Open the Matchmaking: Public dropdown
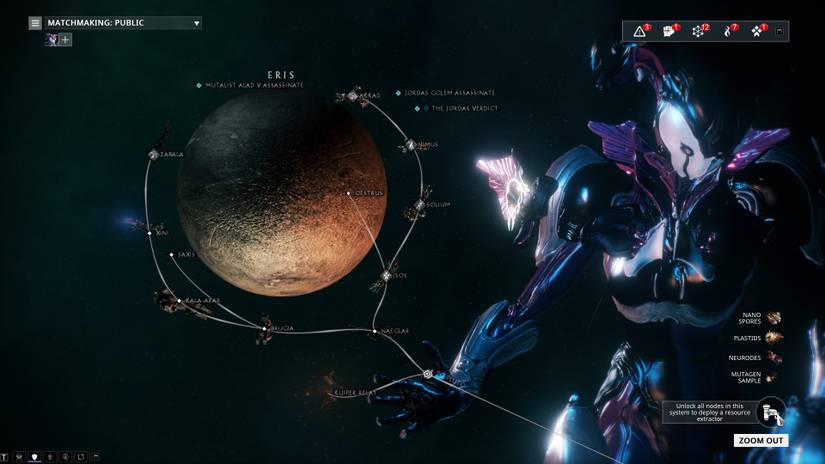Viewport: 825px width, 464px height. tap(122, 22)
